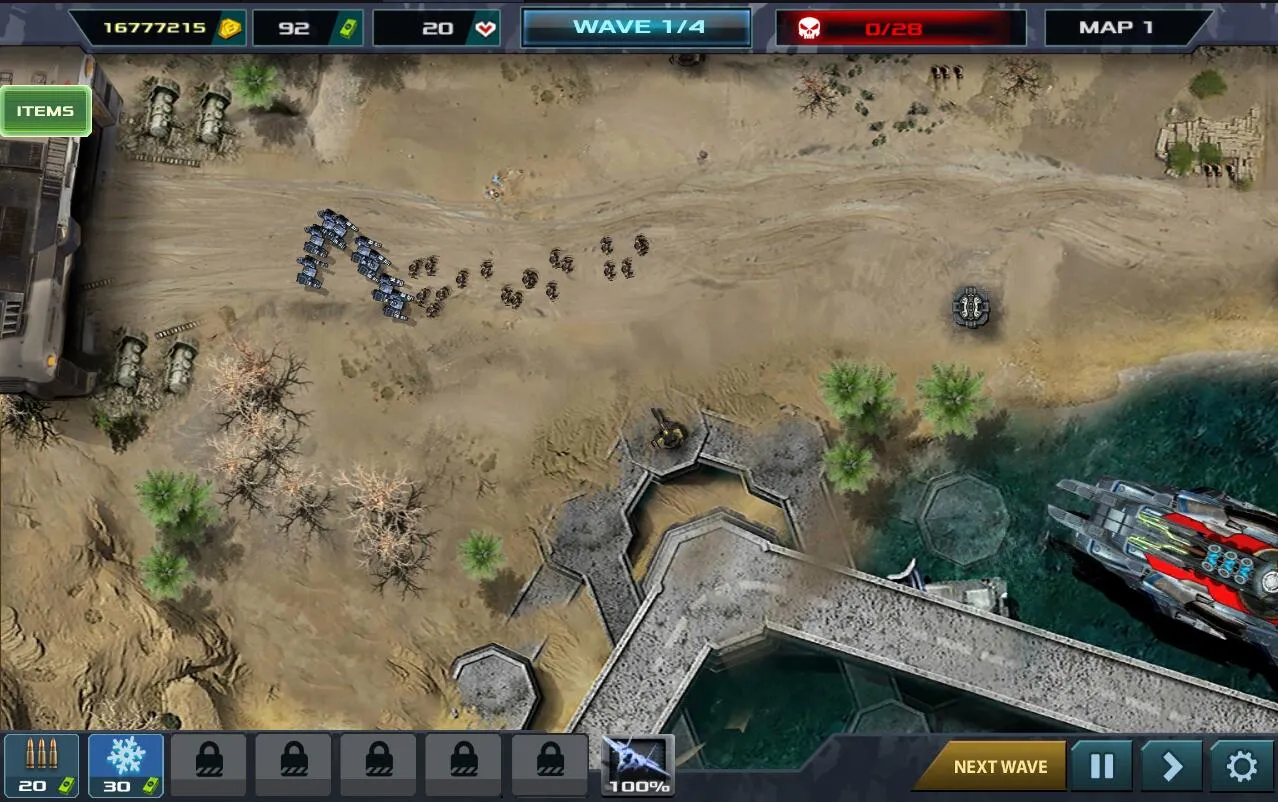Open the ITEMS panel
The height and width of the screenshot is (802, 1278).
point(46,111)
